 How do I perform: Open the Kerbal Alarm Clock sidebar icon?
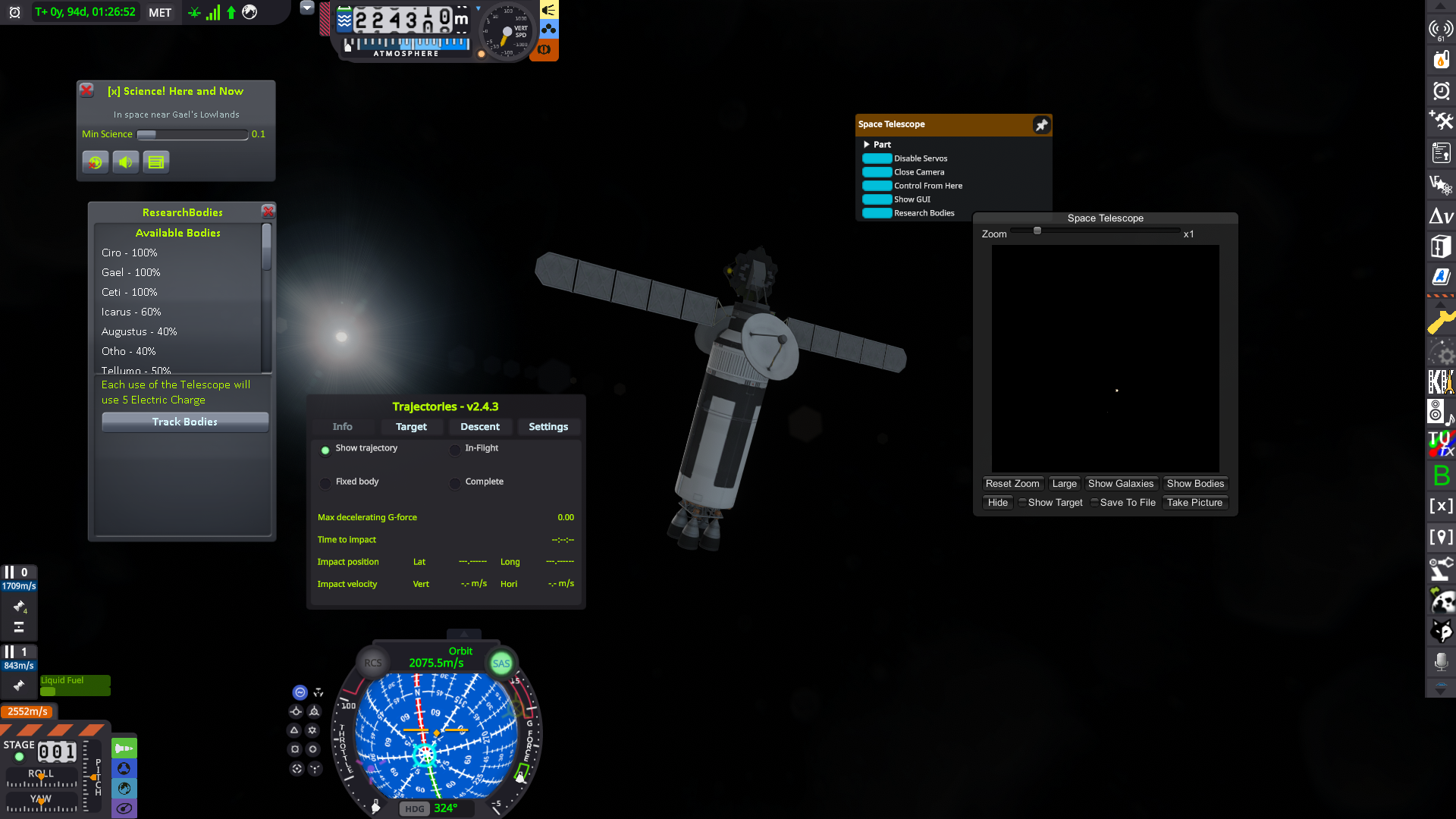point(1441,91)
